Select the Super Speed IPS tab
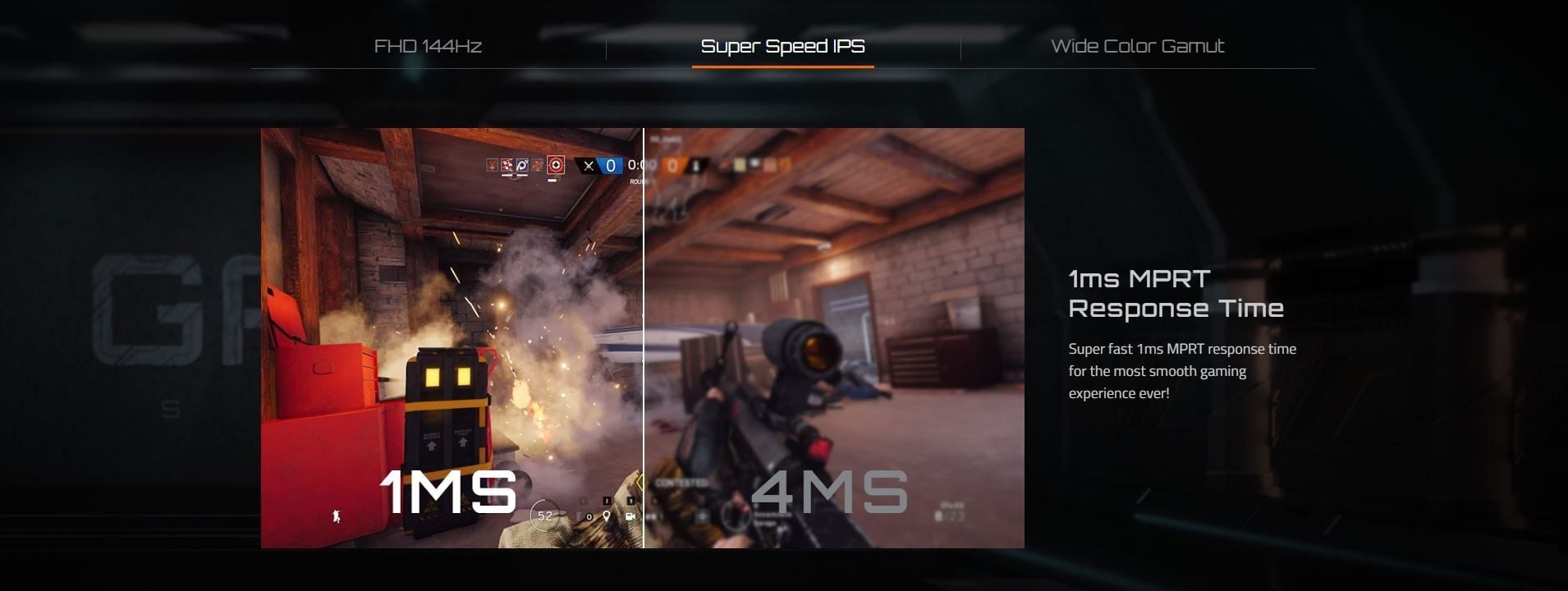Image resolution: width=1568 pixels, height=591 pixels. [x=782, y=46]
